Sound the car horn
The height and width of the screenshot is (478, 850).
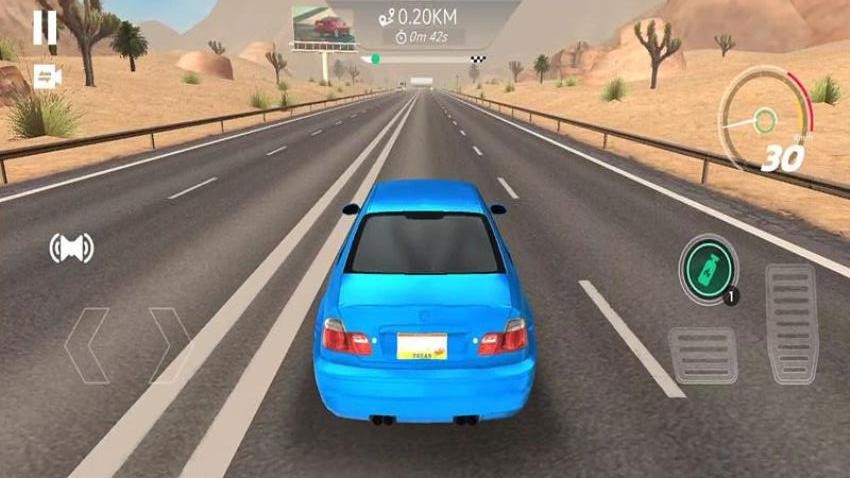click(x=71, y=247)
